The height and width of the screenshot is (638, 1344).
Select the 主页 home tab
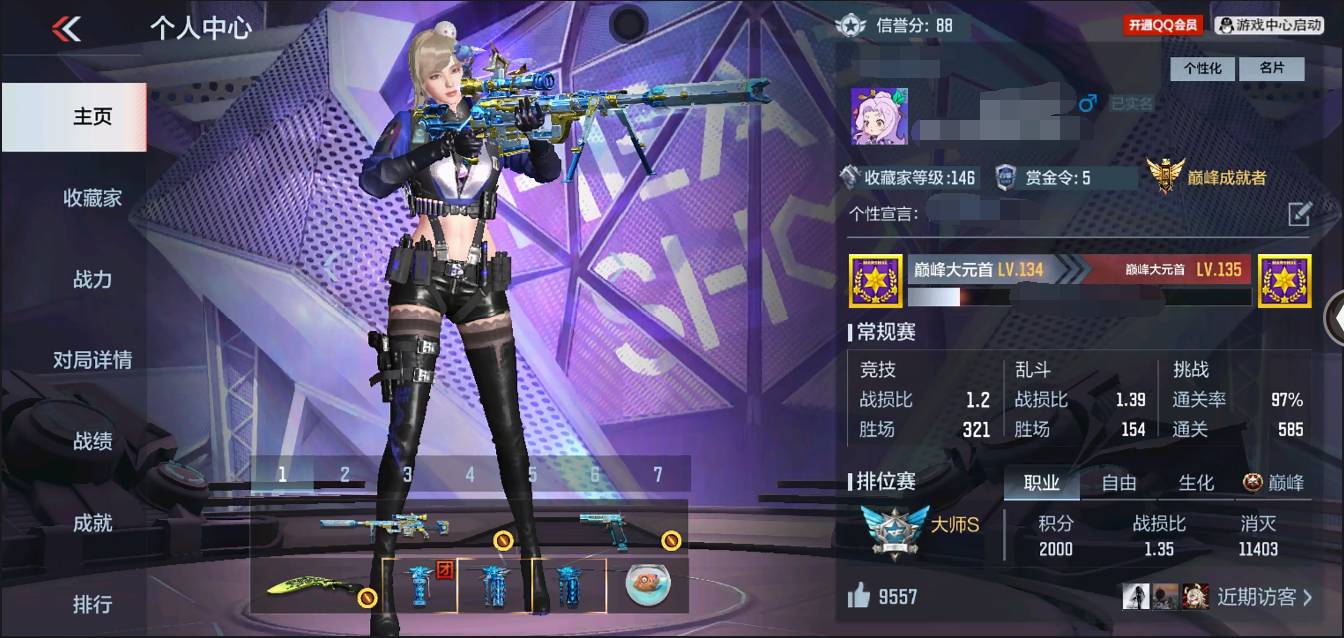tap(92, 117)
